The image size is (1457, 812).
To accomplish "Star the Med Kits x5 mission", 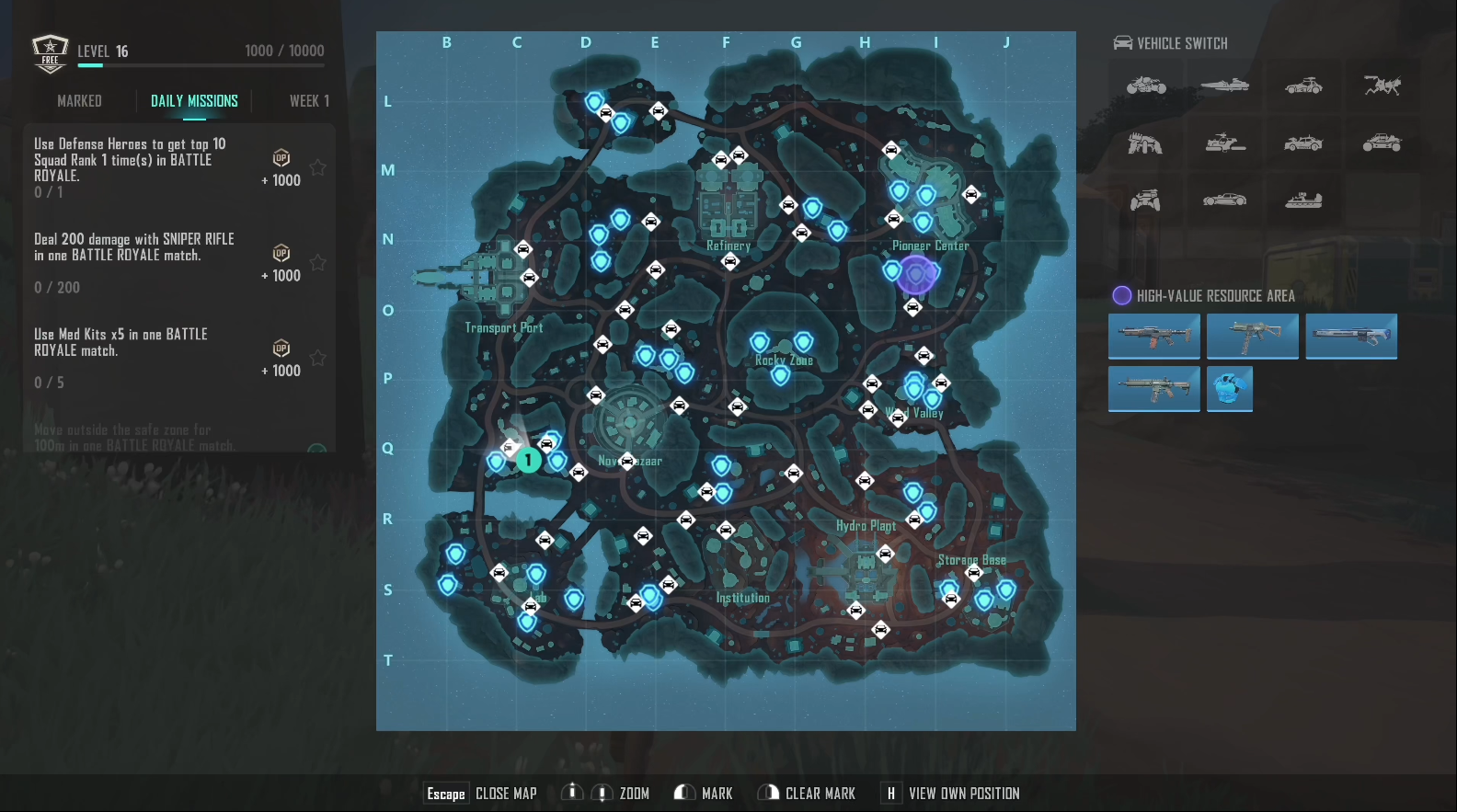I will point(317,358).
